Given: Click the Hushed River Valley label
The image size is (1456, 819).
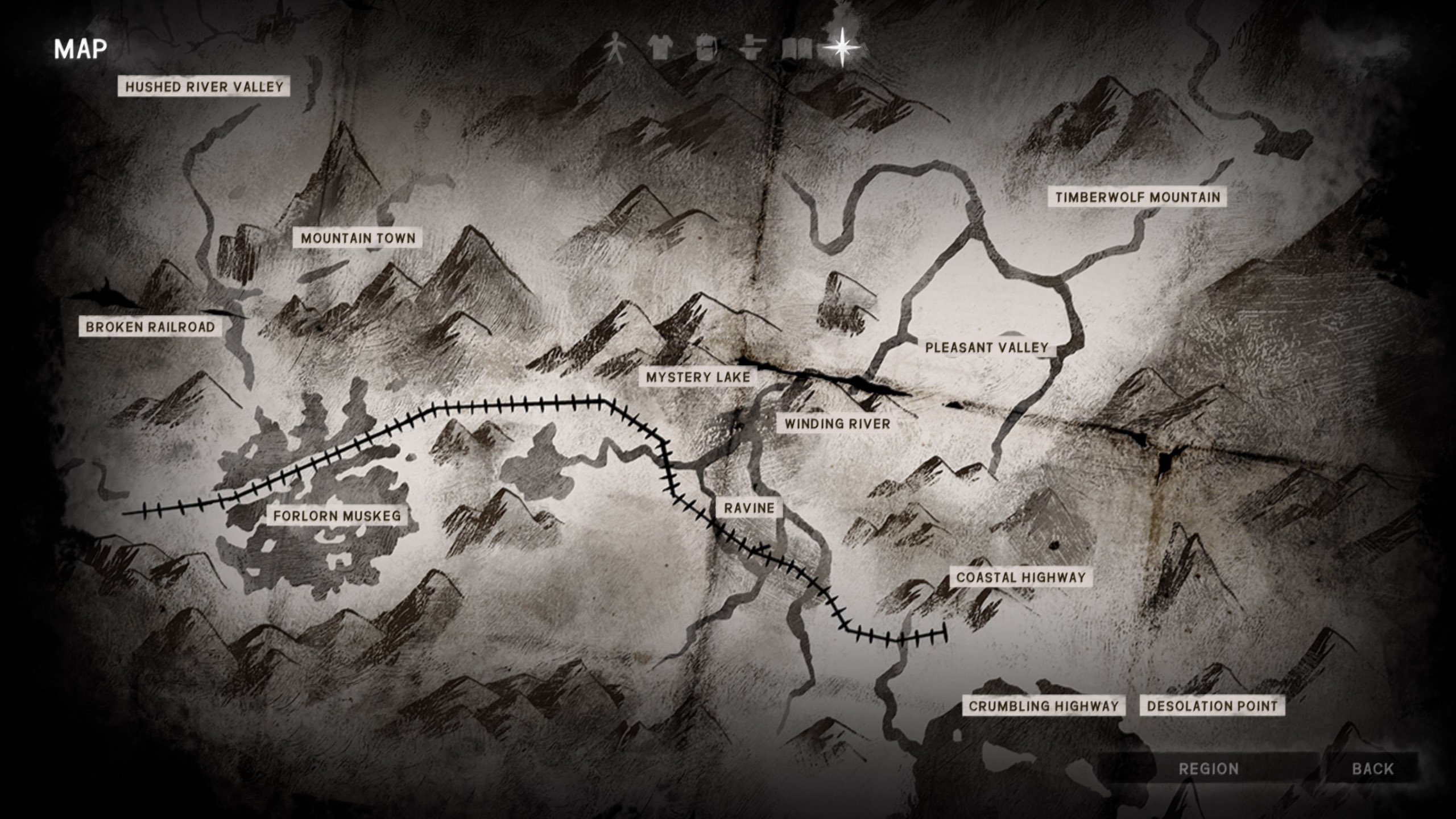Looking at the screenshot, I should (205, 85).
